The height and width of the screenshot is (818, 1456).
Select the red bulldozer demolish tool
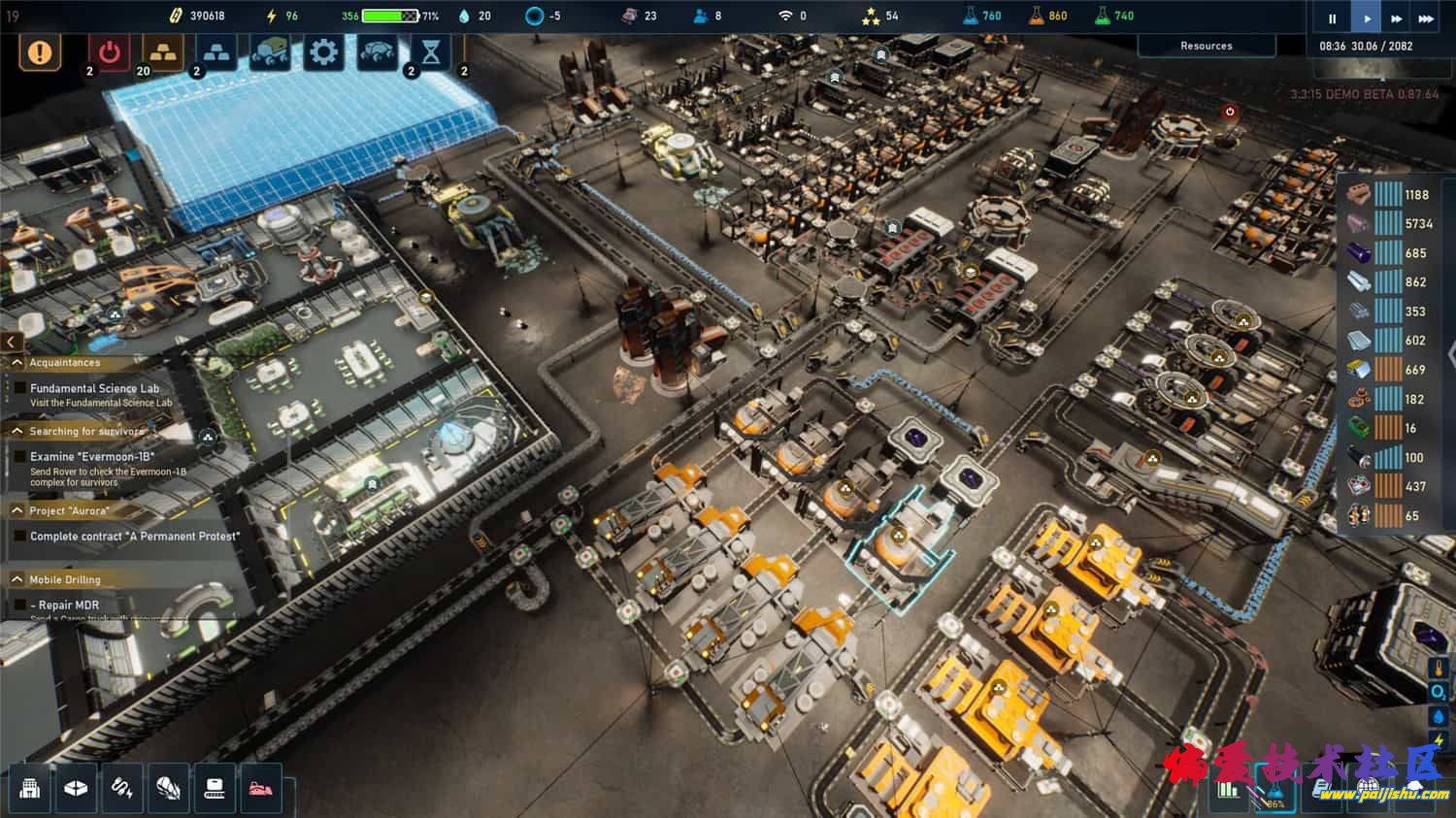(260, 788)
